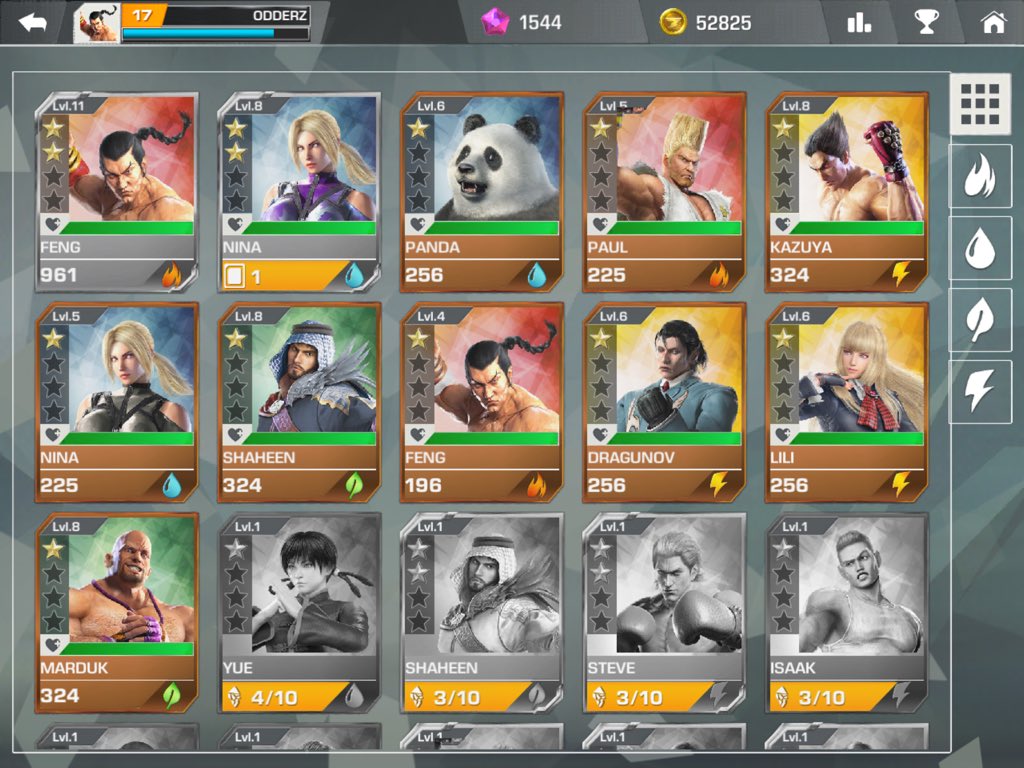Filter characters by leaf element
Viewport: 1024px width, 768px height.
click(x=980, y=320)
